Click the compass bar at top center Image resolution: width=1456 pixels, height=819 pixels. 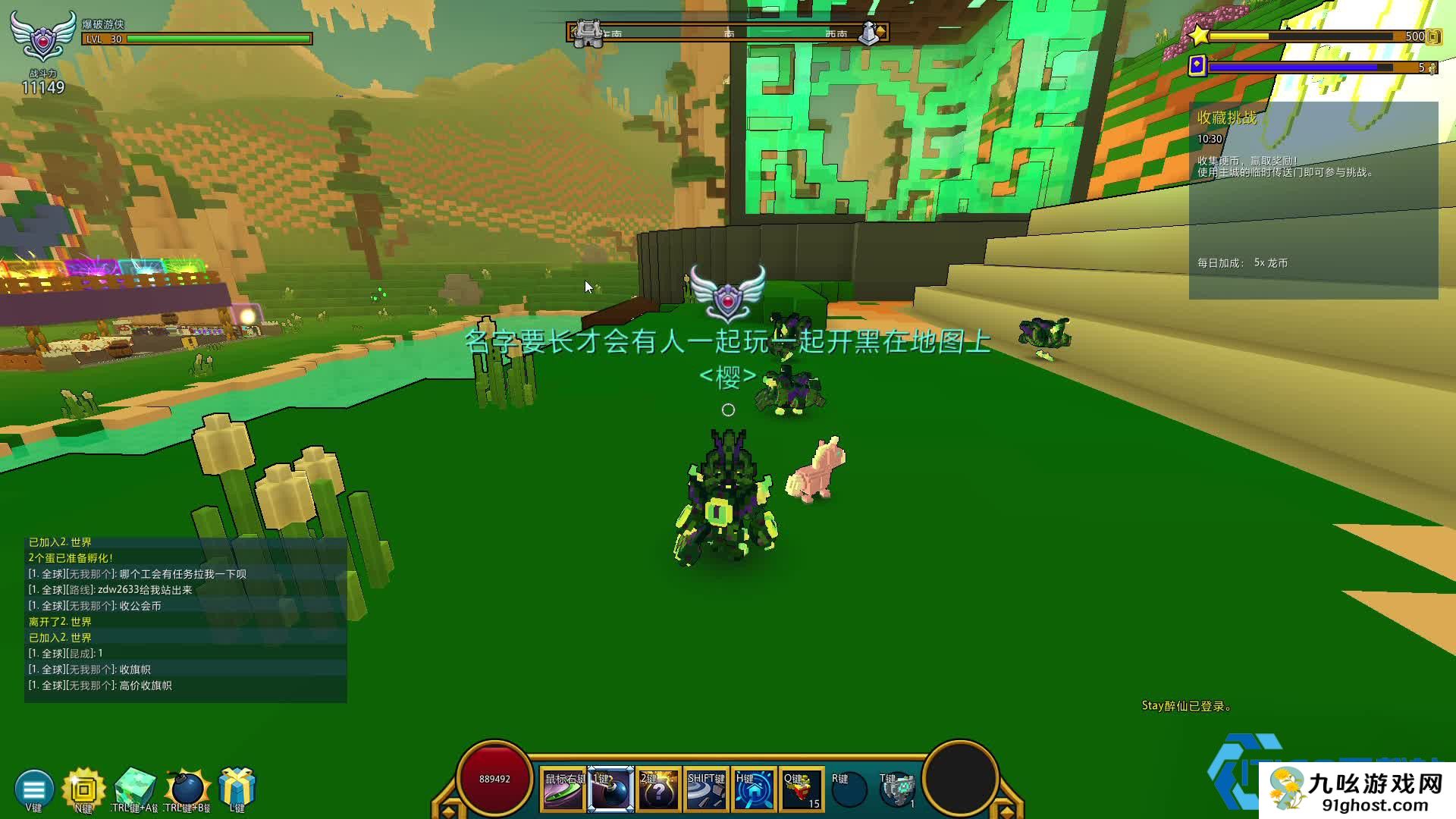728,33
